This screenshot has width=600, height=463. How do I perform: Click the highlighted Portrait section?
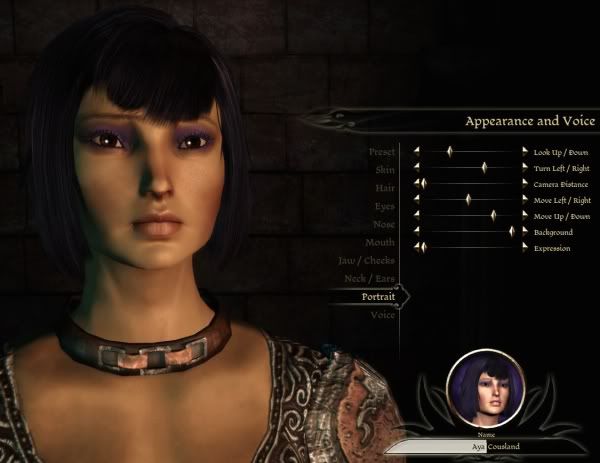click(378, 297)
